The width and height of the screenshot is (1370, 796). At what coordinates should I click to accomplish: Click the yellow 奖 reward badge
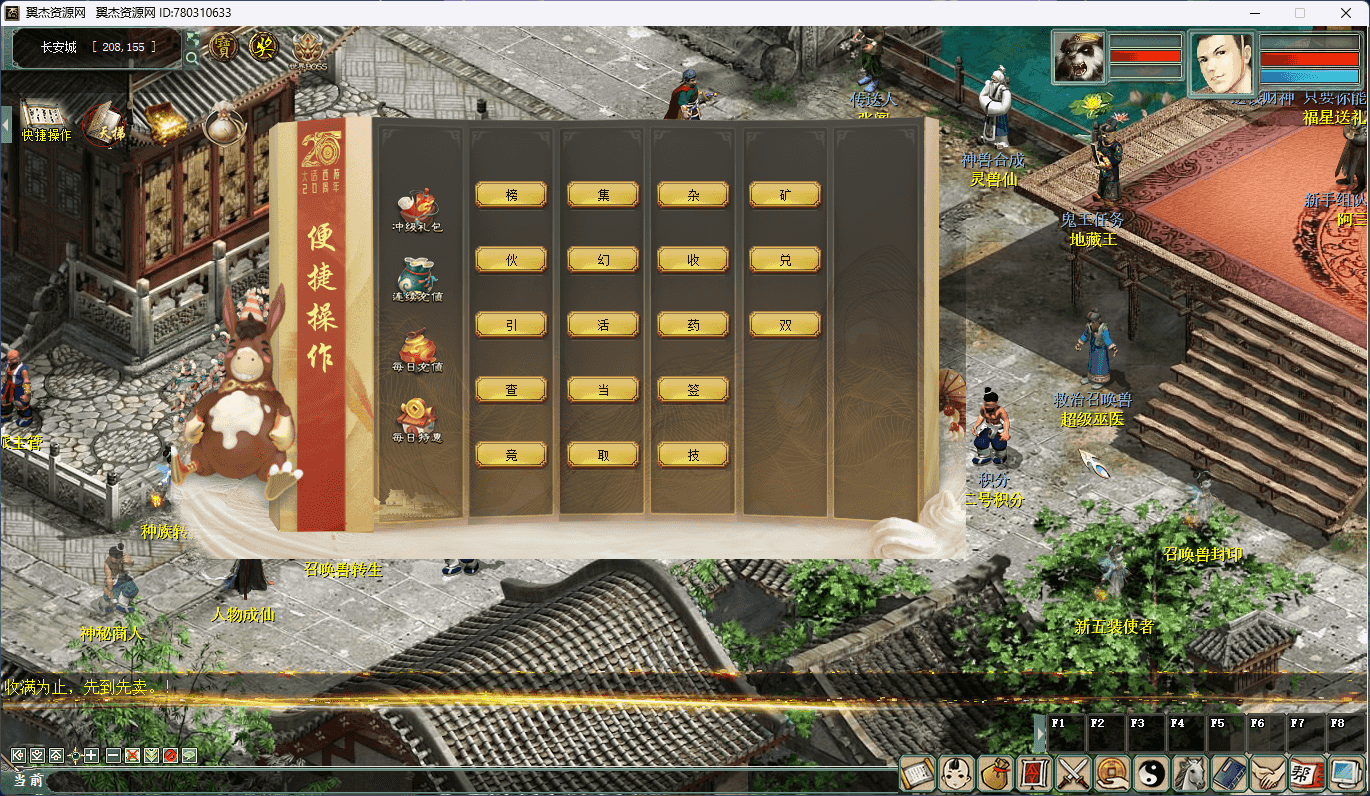264,47
